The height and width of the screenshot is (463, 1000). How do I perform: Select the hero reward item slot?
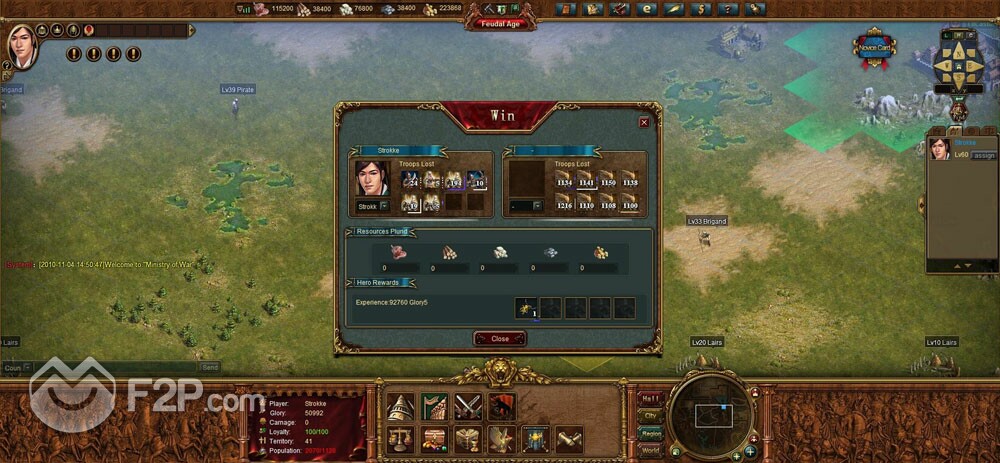tap(526, 308)
